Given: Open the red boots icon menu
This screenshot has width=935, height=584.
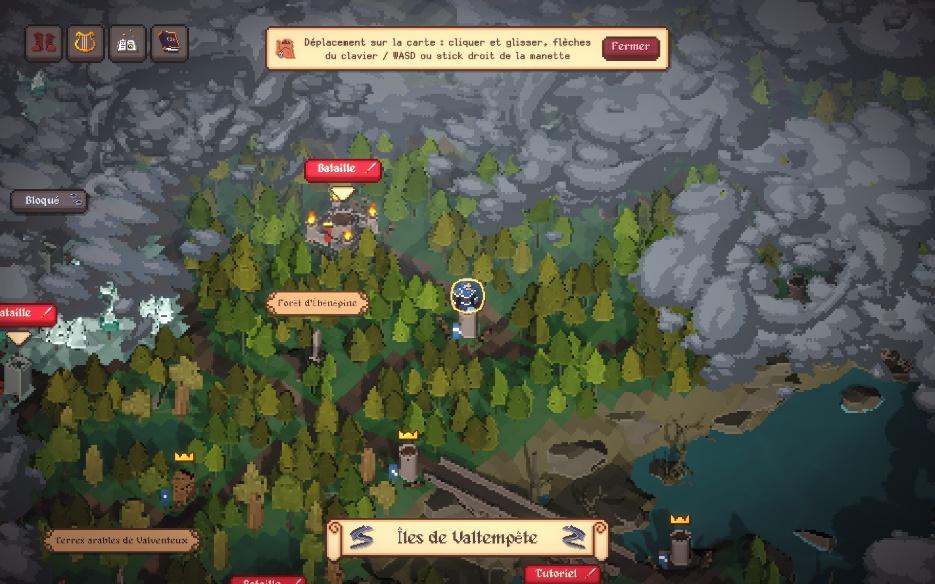Looking at the screenshot, I should pos(44,43).
